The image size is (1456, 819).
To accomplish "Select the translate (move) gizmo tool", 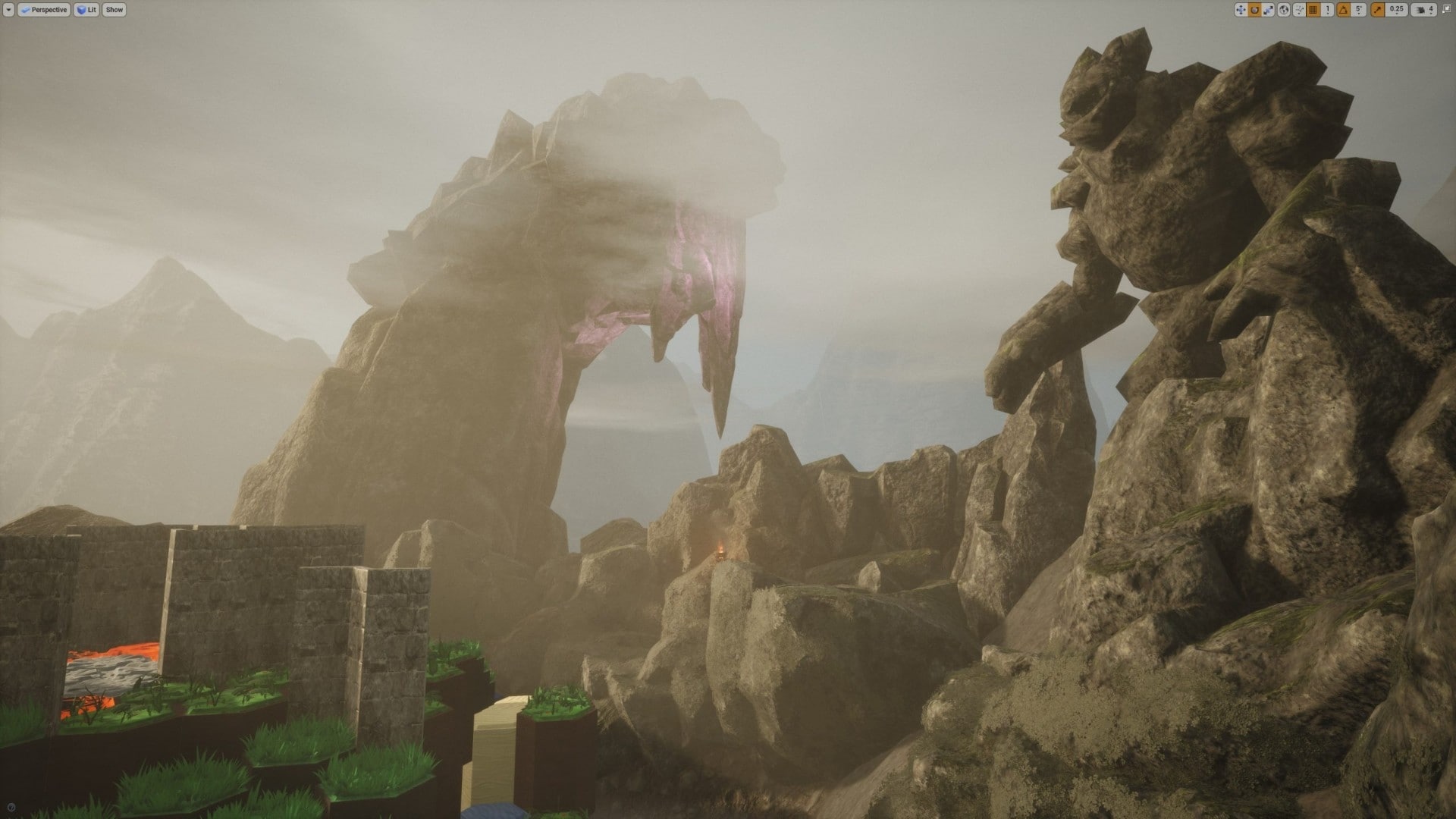I will (1241, 10).
